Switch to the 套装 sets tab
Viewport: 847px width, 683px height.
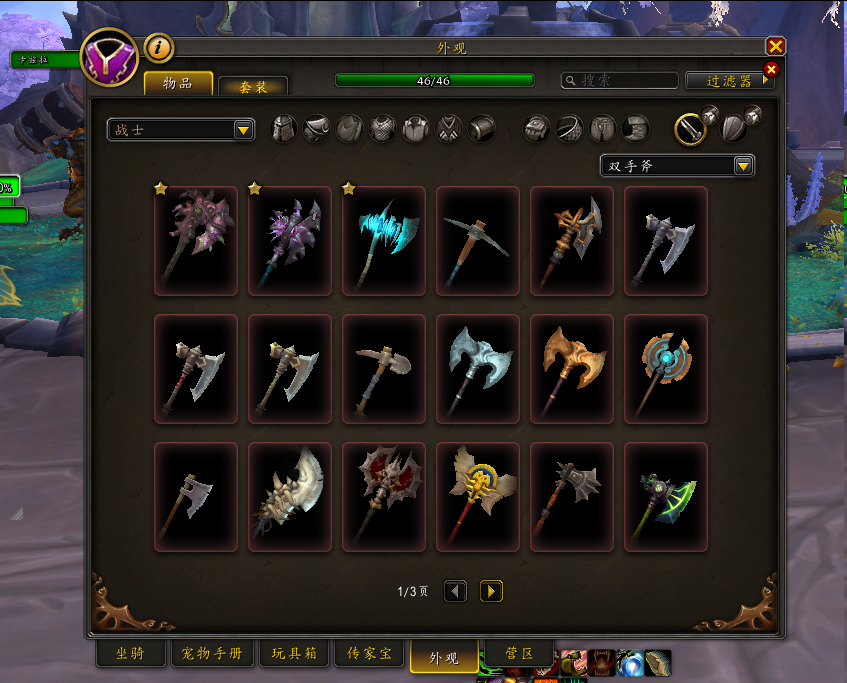pos(253,87)
